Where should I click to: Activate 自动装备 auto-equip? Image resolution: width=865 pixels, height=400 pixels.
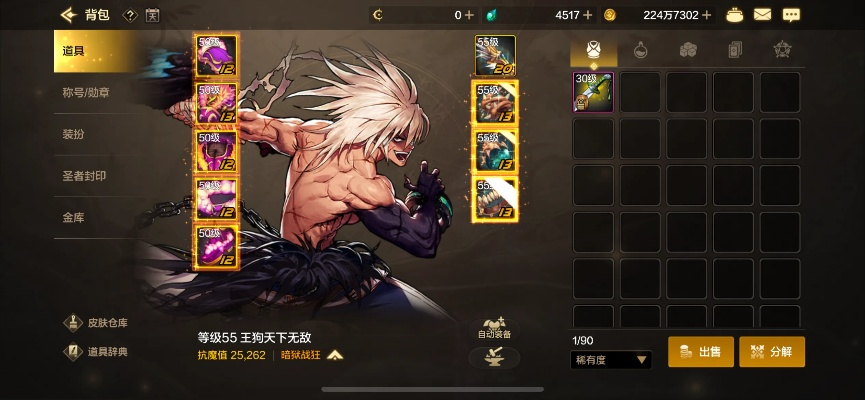pyautogui.click(x=494, y=328)
